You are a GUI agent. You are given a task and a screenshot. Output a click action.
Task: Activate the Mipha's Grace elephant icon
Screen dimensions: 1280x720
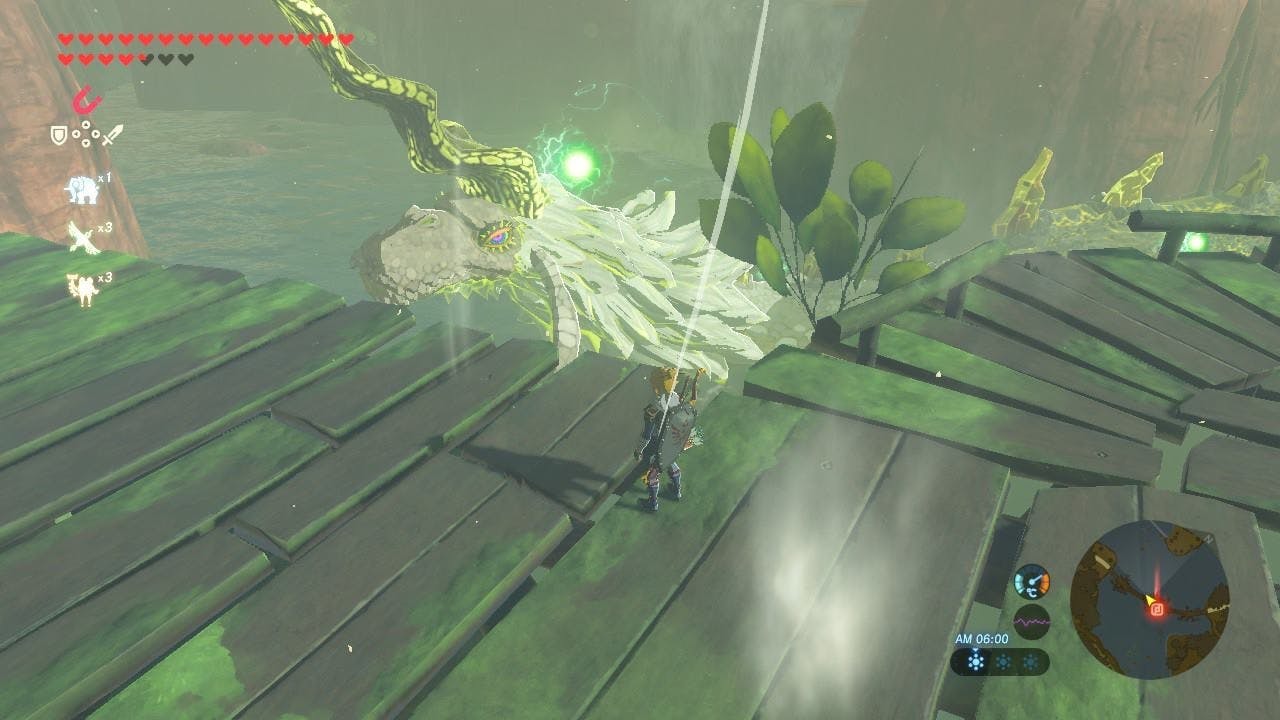[x=81, y=188]
